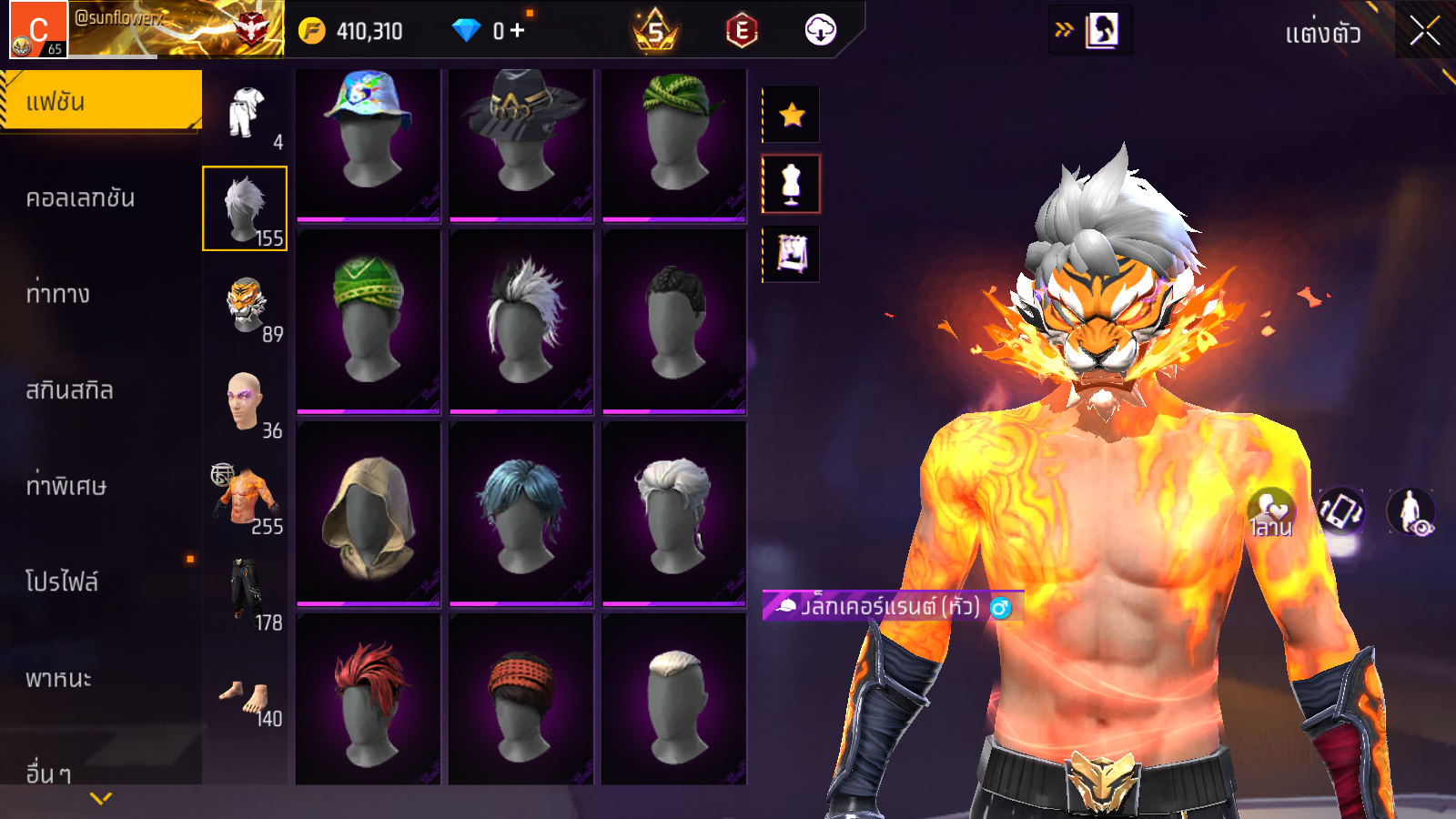The image size is (1456, 819).
Task: Expand the sidebar with the down arrow
Action: [x=101, y=798]
